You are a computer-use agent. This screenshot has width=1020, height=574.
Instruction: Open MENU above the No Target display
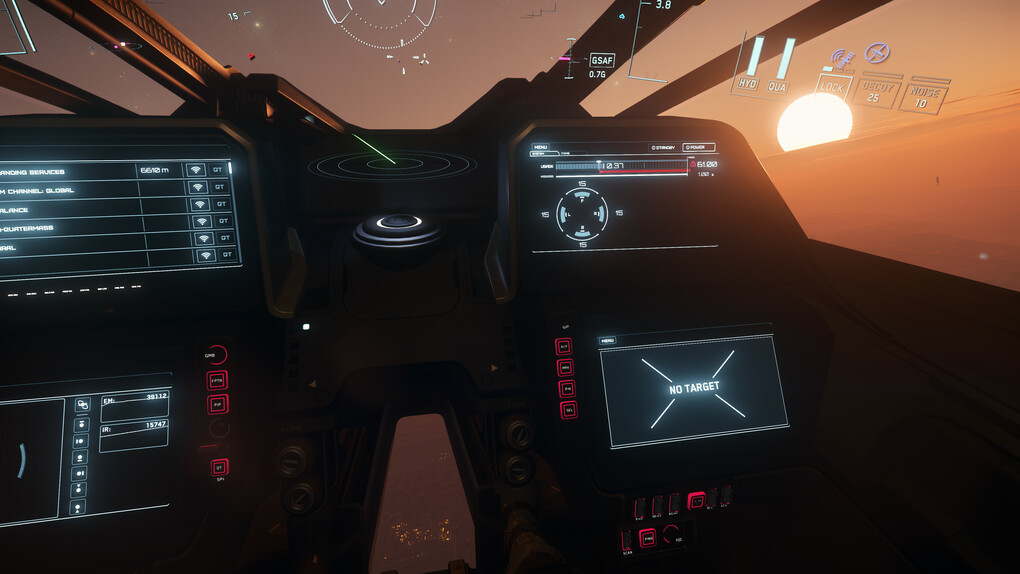click(x=608, y=341)
